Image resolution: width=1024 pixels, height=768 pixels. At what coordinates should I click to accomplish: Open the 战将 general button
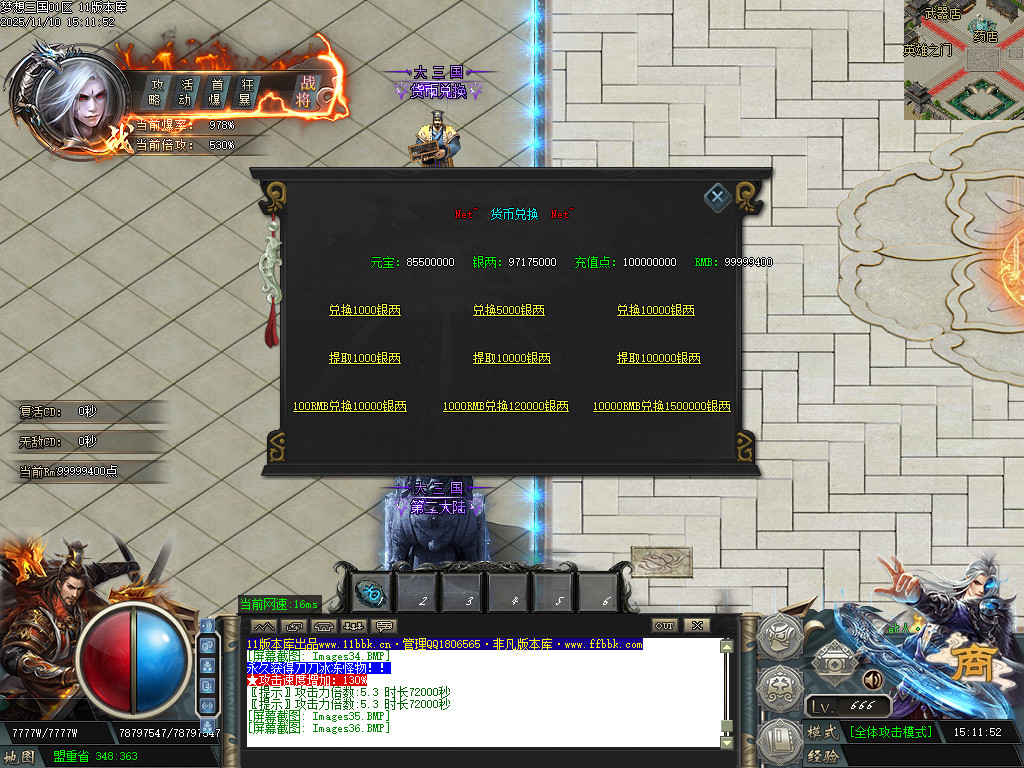(305, 92)
